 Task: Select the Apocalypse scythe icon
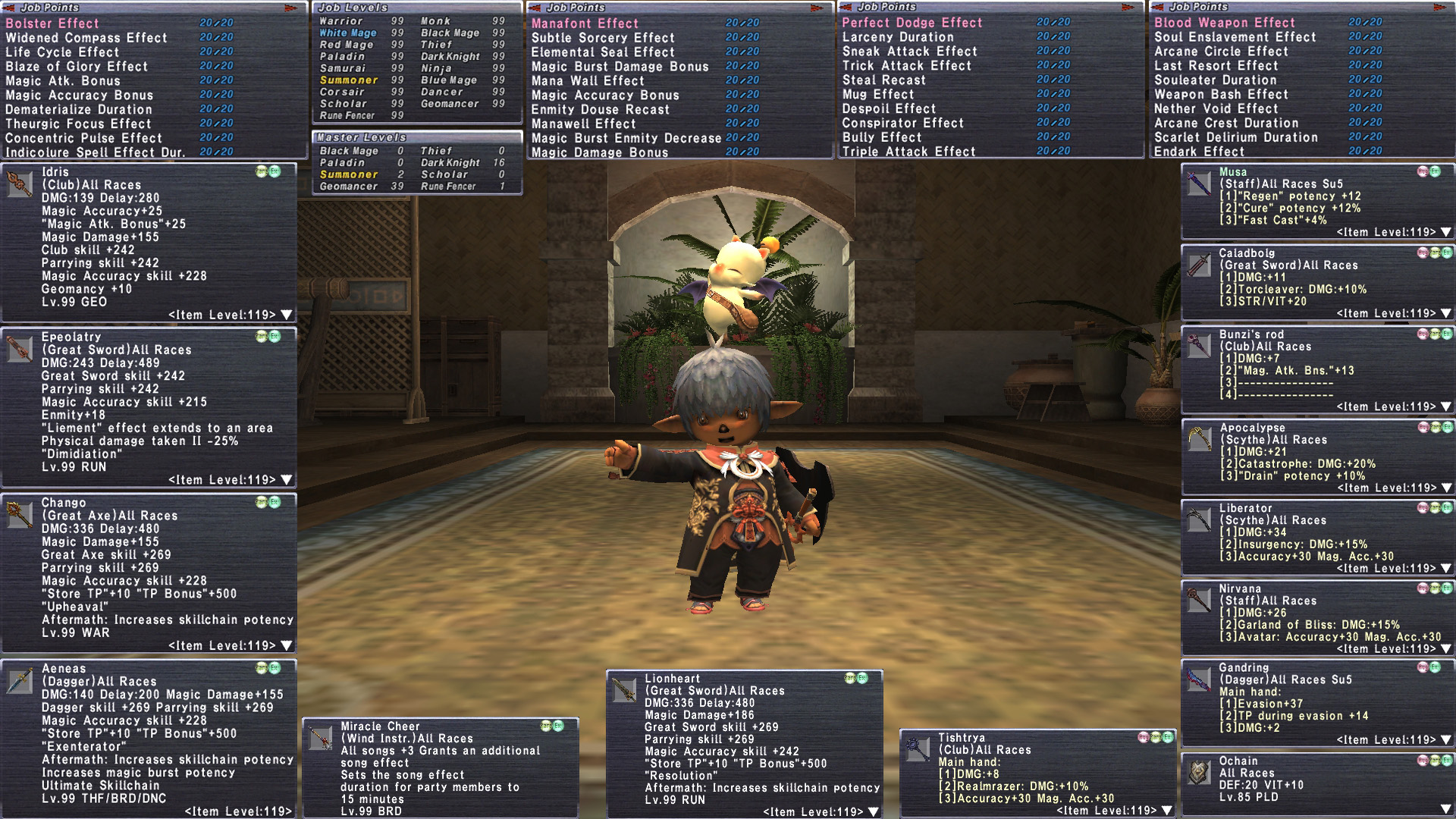point(1199,439)
